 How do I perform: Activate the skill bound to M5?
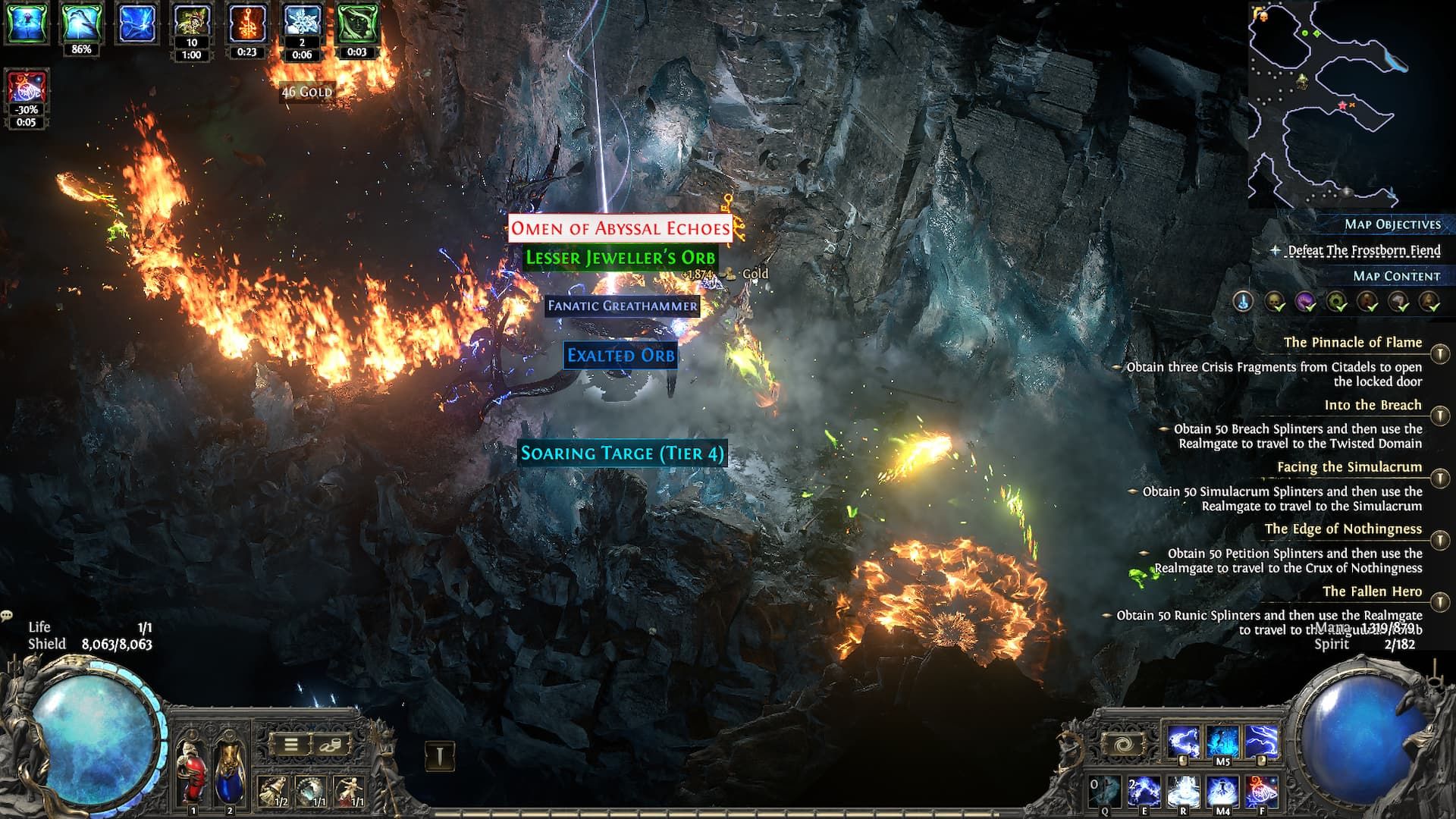1222,742
